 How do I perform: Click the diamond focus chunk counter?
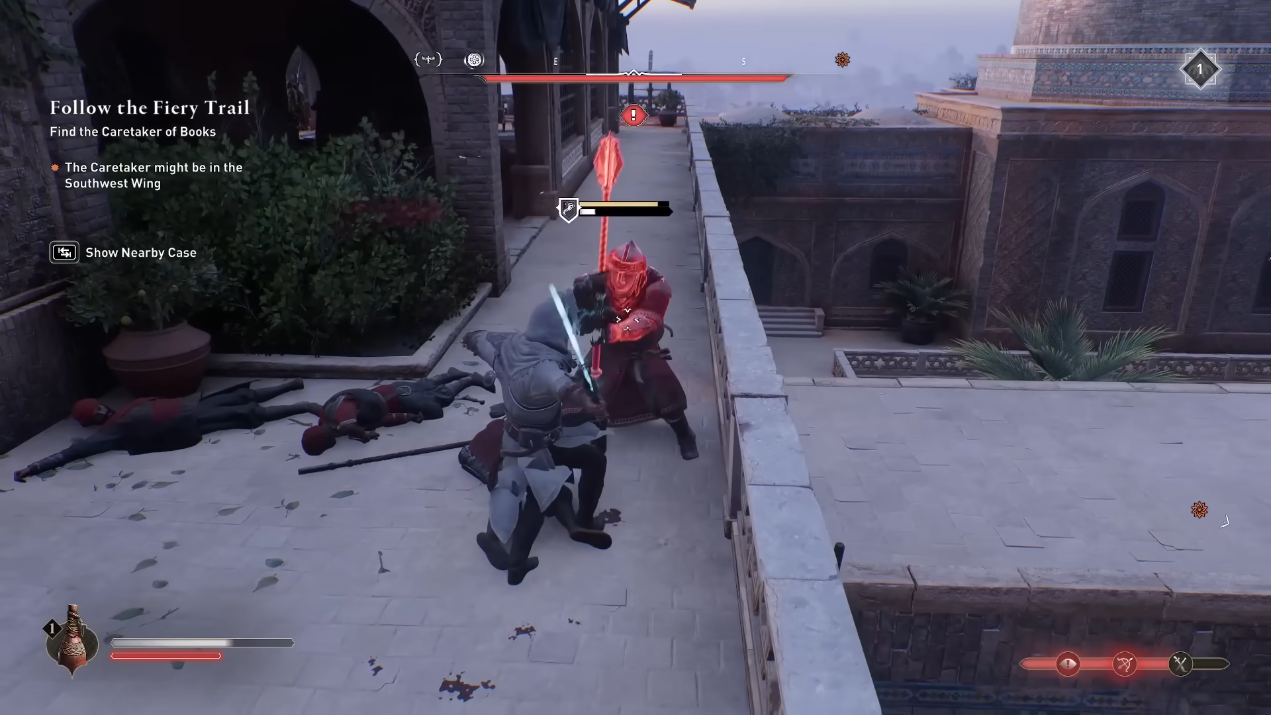1199,69
